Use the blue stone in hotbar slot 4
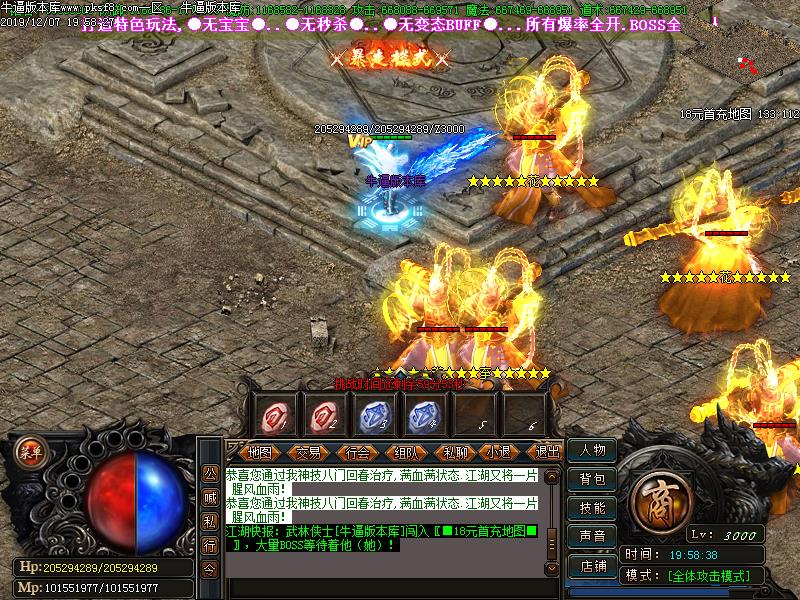The width and height of the screenshot is (800, 600). click(x=423, y=413)
